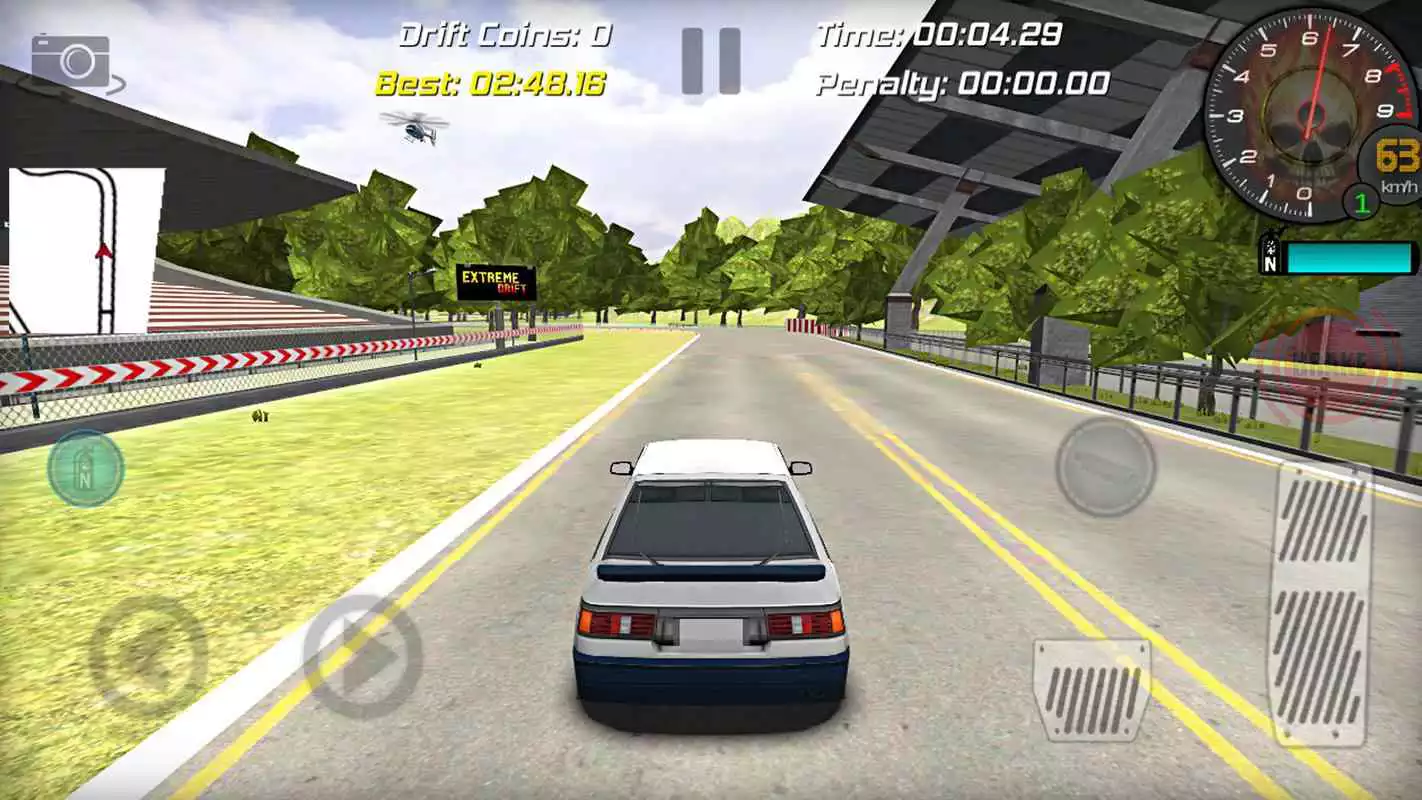
Task: Tap the Time: 00:04.29 display
Action: pyautogui.click(x=940, y=33)
